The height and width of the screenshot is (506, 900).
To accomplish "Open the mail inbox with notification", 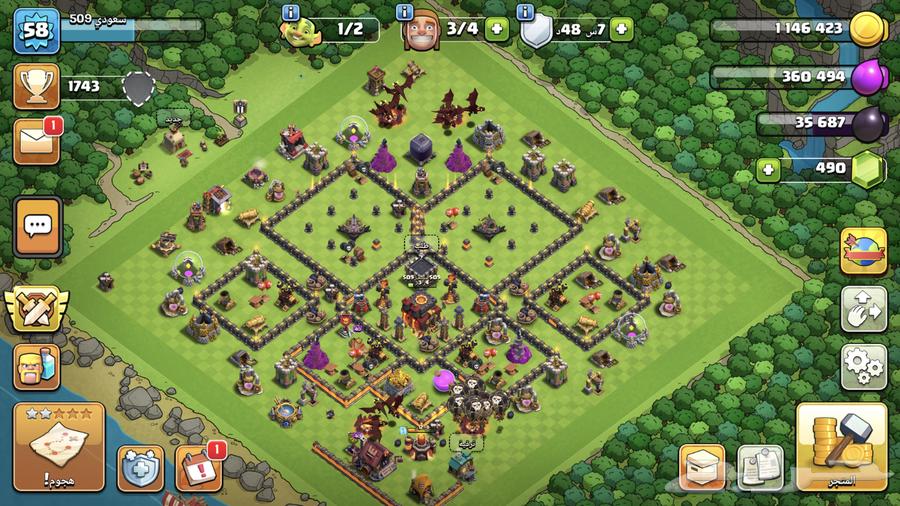I will click(36, 142).
